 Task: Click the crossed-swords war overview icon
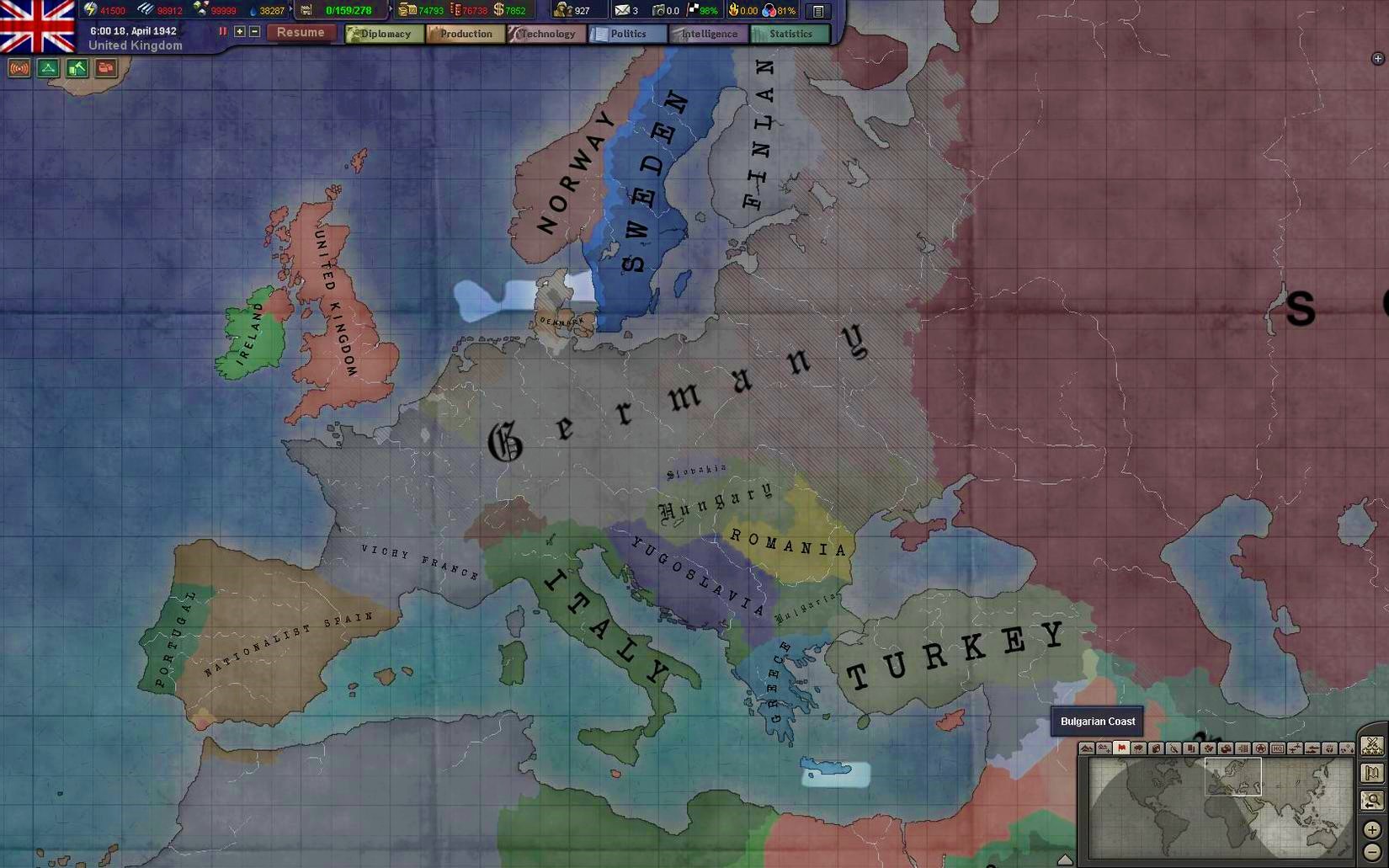1372,746
